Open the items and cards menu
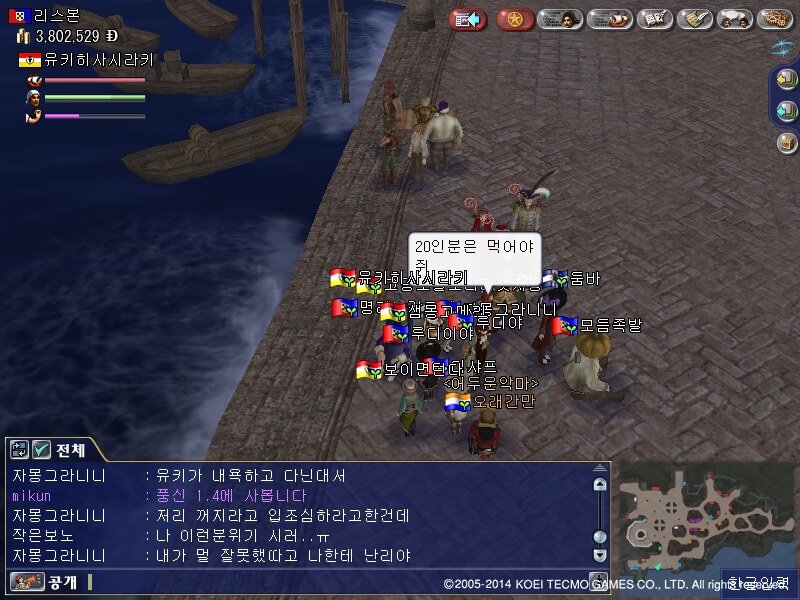Screen dimensions: 800x600 tap(654, 19)
